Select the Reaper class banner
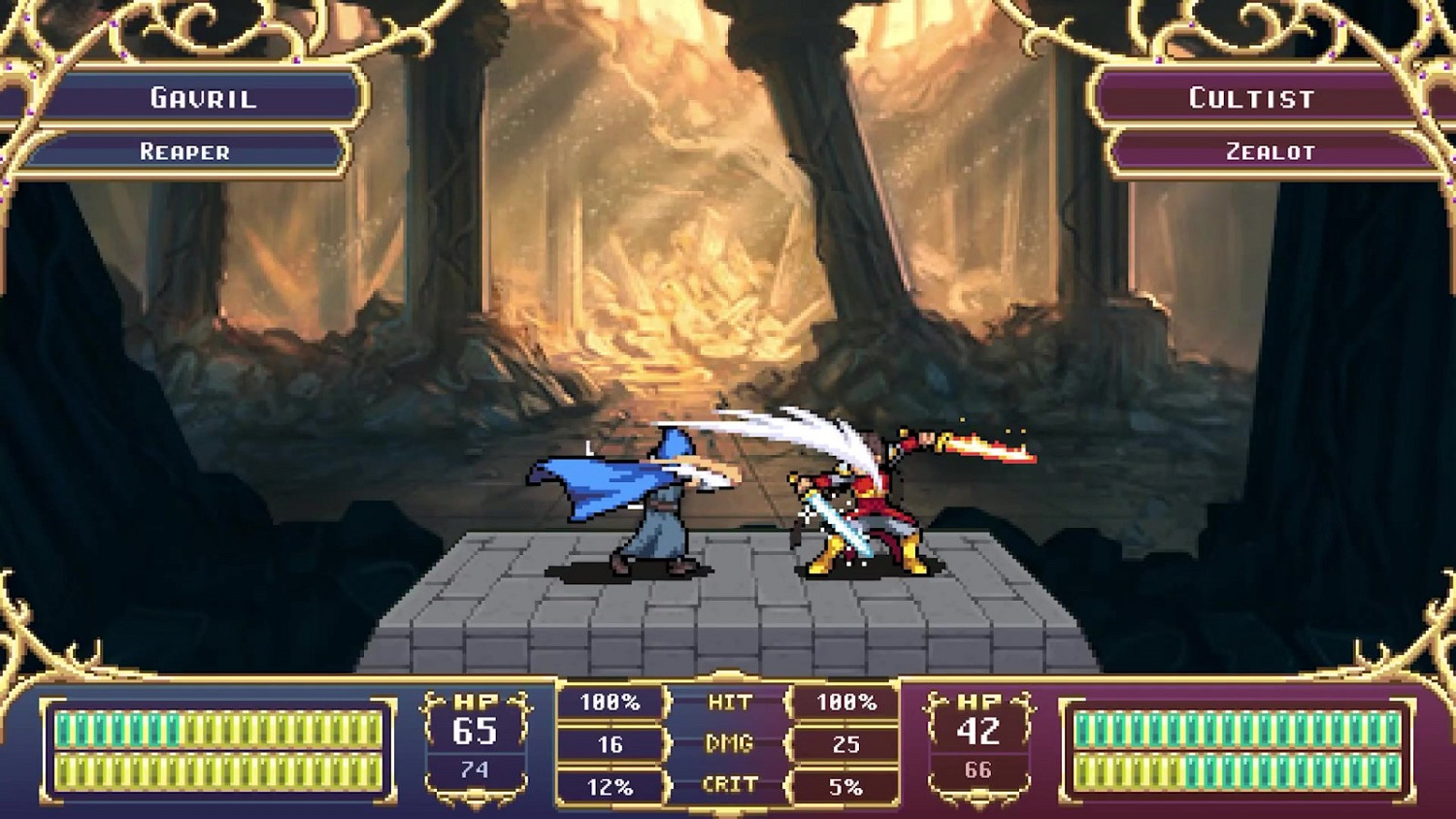 coord(186,151)
